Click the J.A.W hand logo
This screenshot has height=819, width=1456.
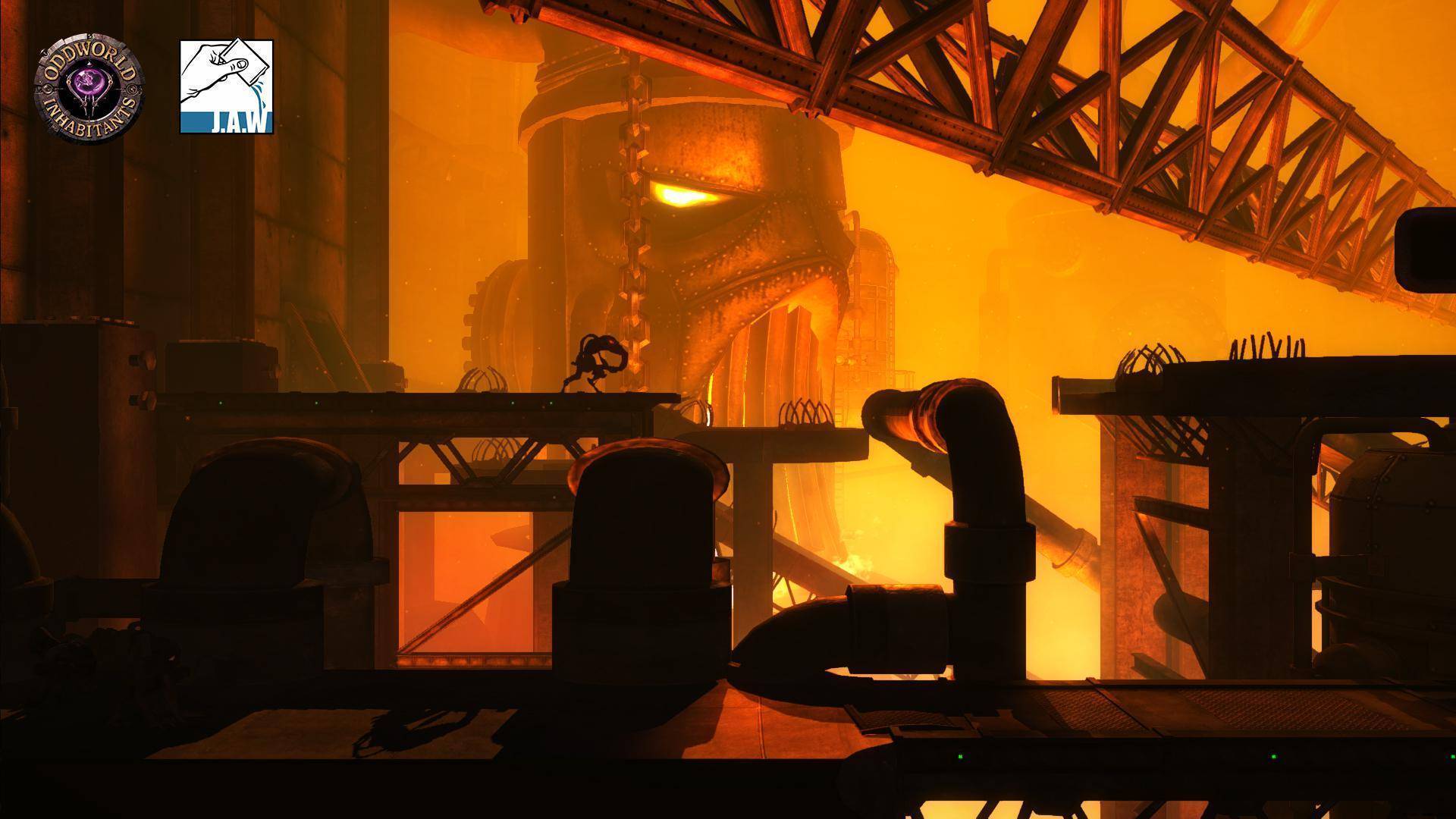(x=226, y=86)
